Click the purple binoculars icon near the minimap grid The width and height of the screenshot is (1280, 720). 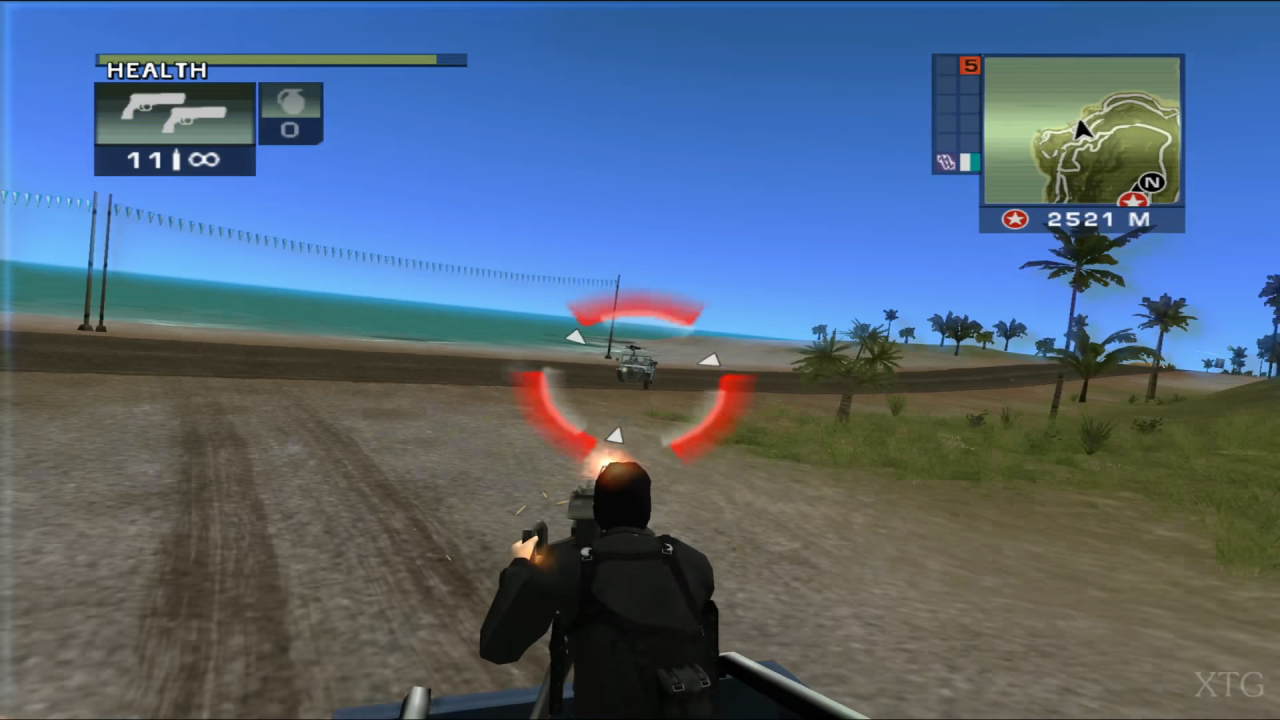point(946,162)
